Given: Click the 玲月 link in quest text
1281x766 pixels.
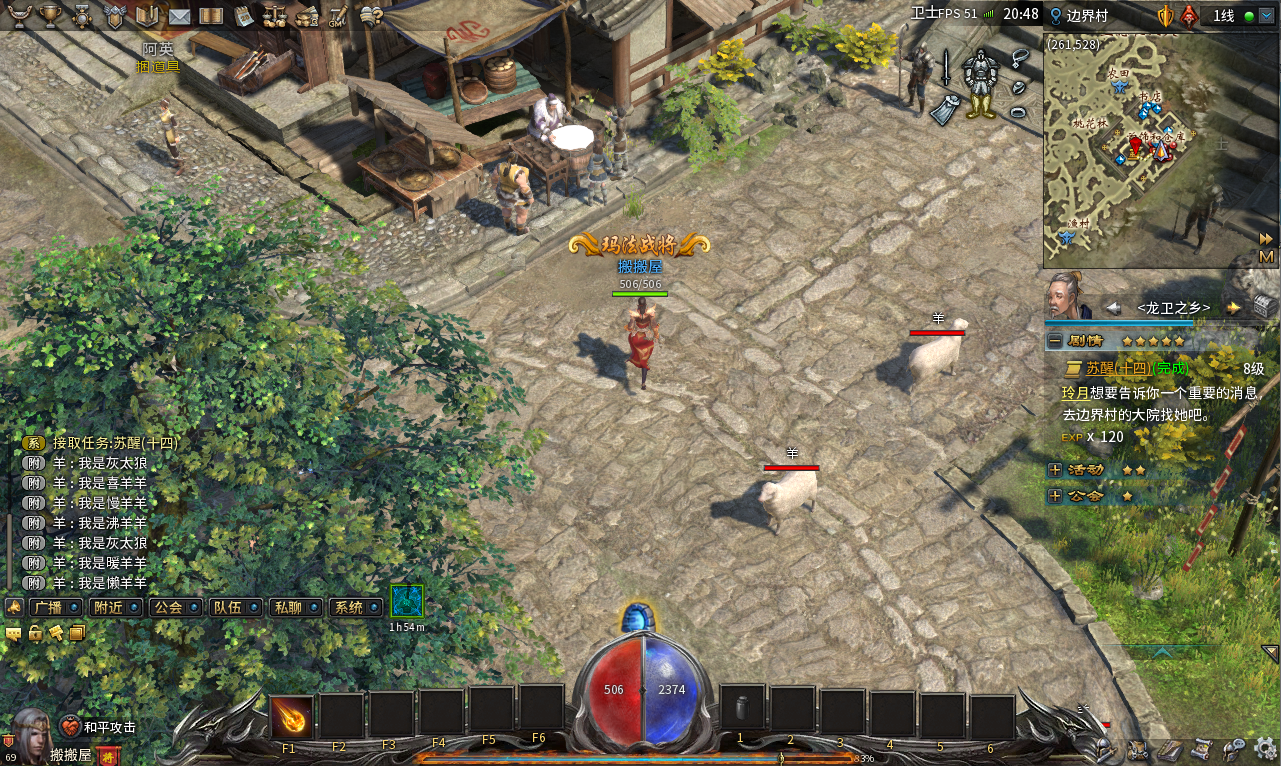Looking at the screenshot, I should 1075,393.
